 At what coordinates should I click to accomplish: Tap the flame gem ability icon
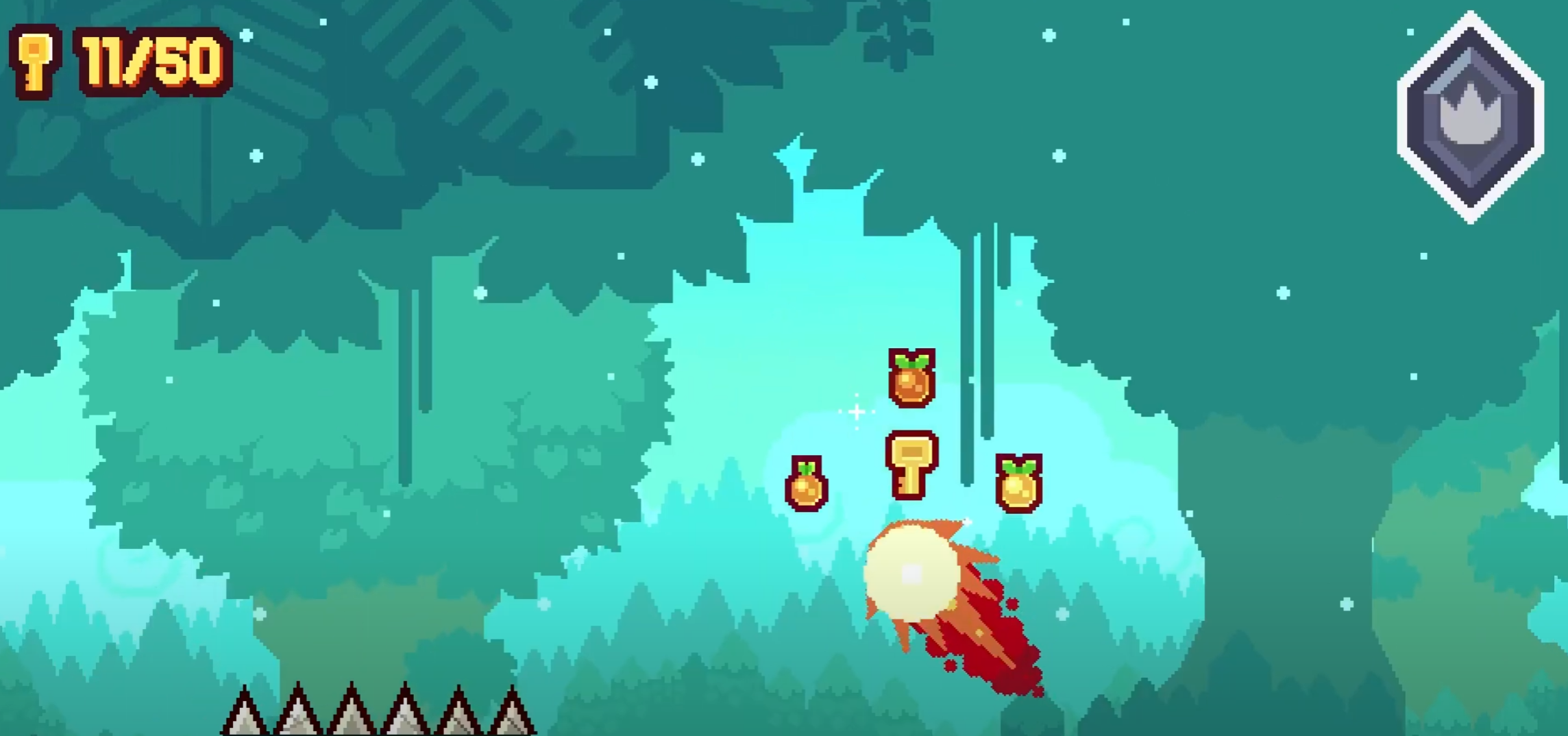(1470, 118)
